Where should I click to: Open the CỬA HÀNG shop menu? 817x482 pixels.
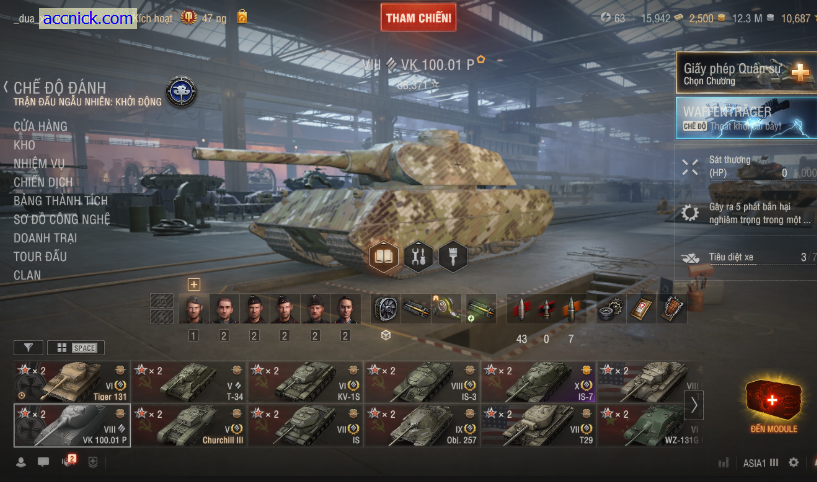tap(40, 126)
